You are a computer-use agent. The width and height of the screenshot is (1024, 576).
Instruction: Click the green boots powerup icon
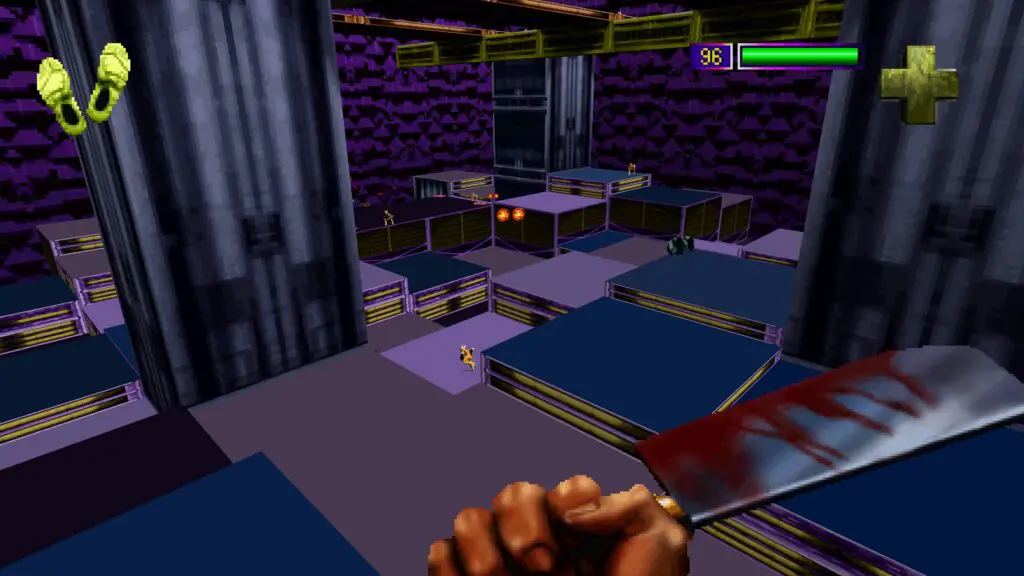(84, 88)
